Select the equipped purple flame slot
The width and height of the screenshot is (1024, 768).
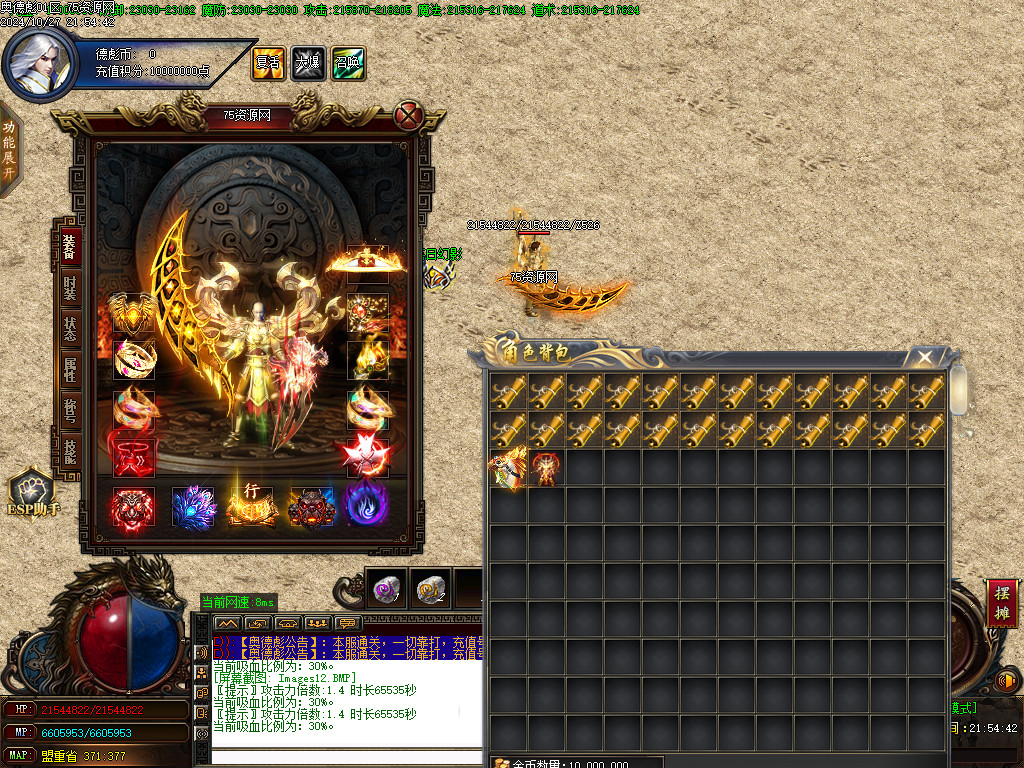pyautogui.click(x=367, y=506)
